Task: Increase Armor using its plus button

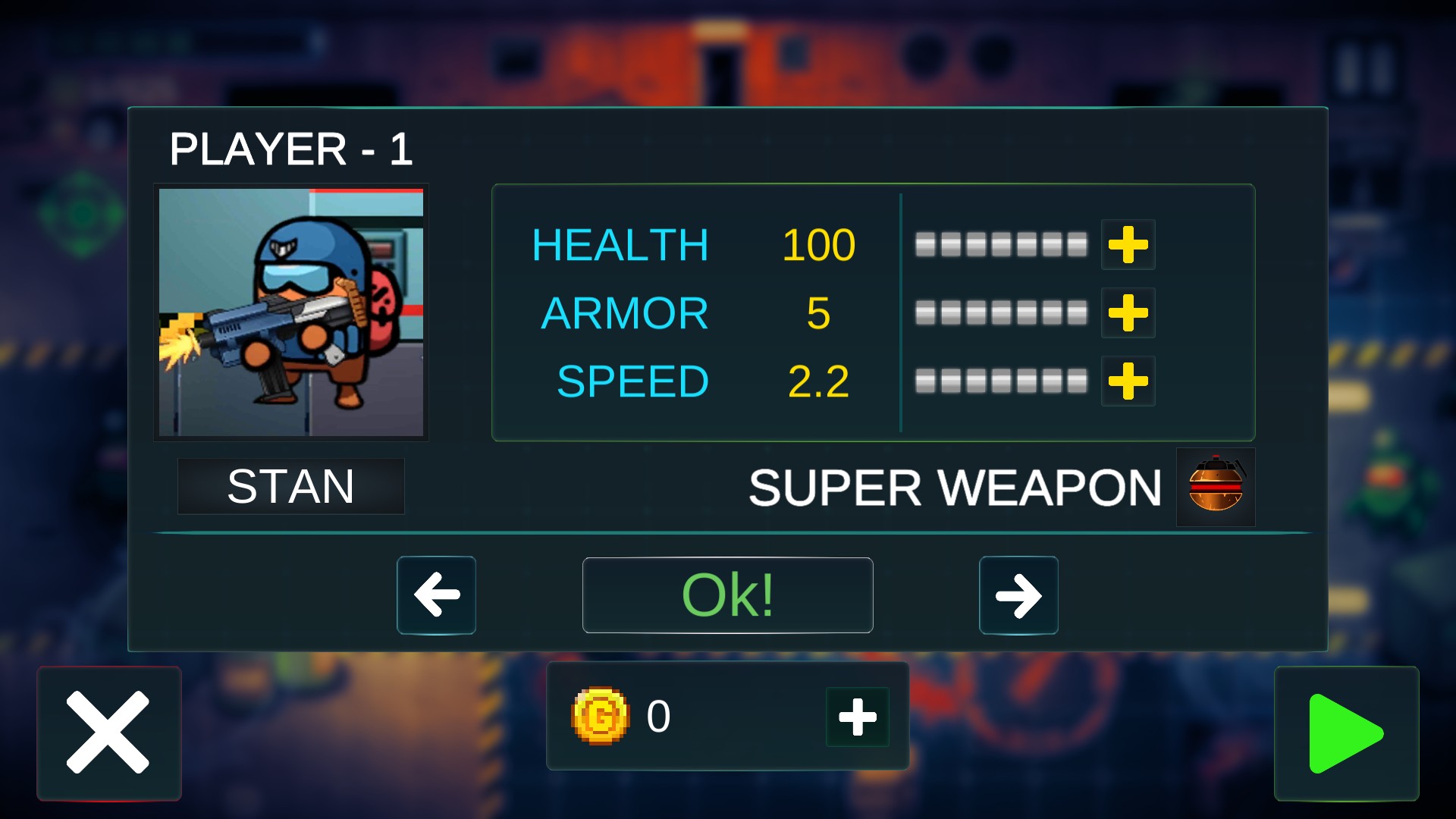Action: (x=1128, y=313)
